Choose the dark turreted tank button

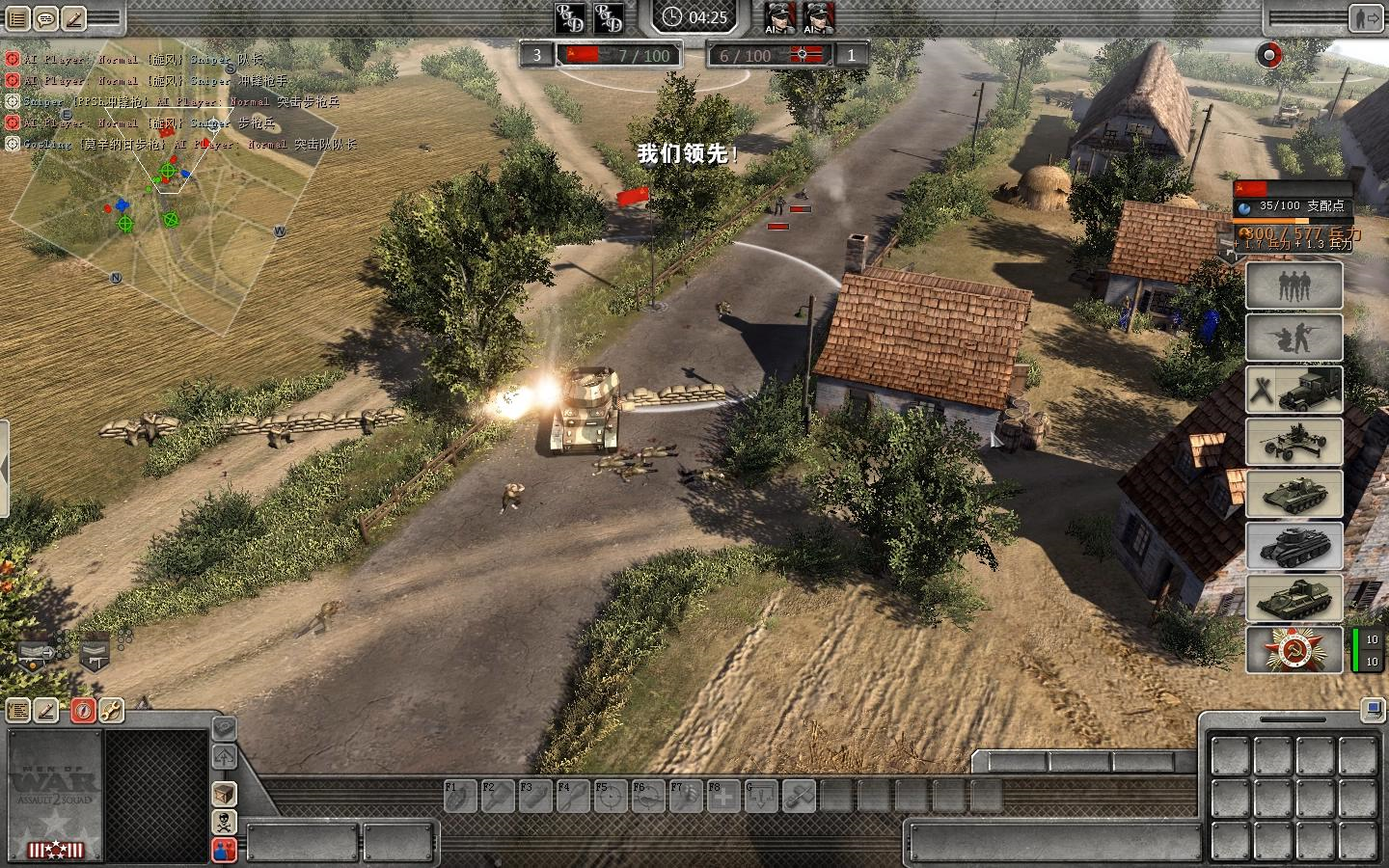(x=1294, y=546)
